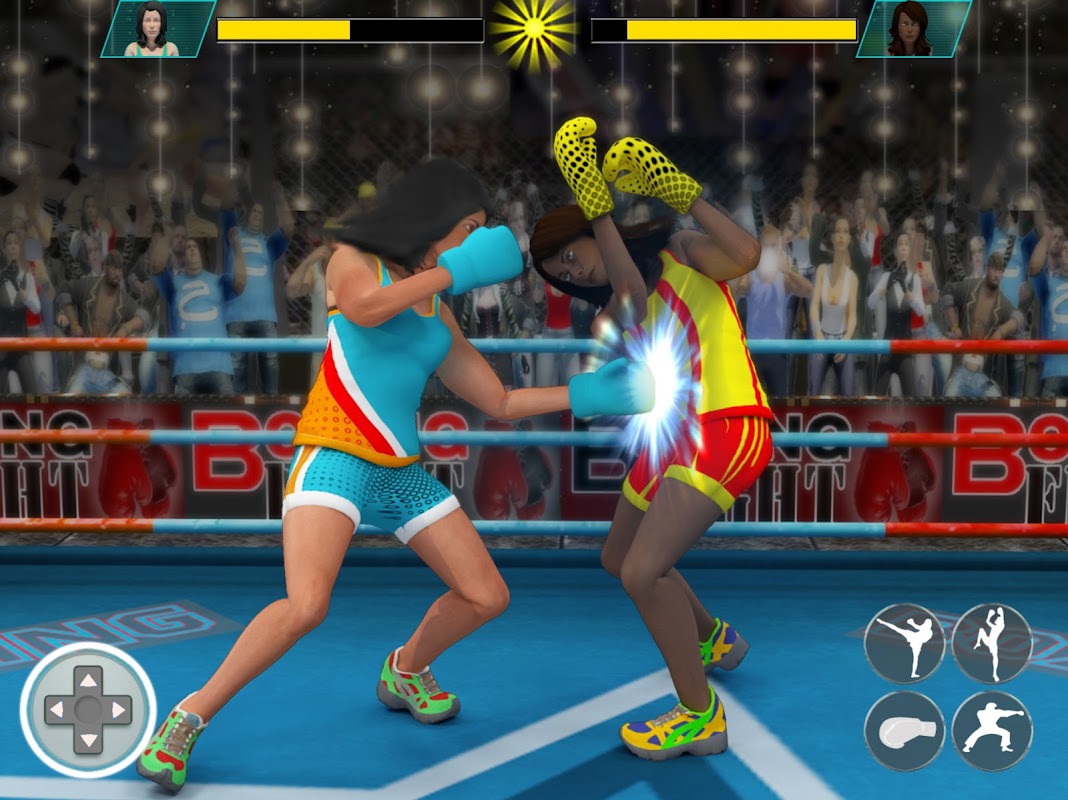This screenshot has height=800, width=1068.
Task: Move left with the D-pad left arrow
Action: (x=58, y=711)
